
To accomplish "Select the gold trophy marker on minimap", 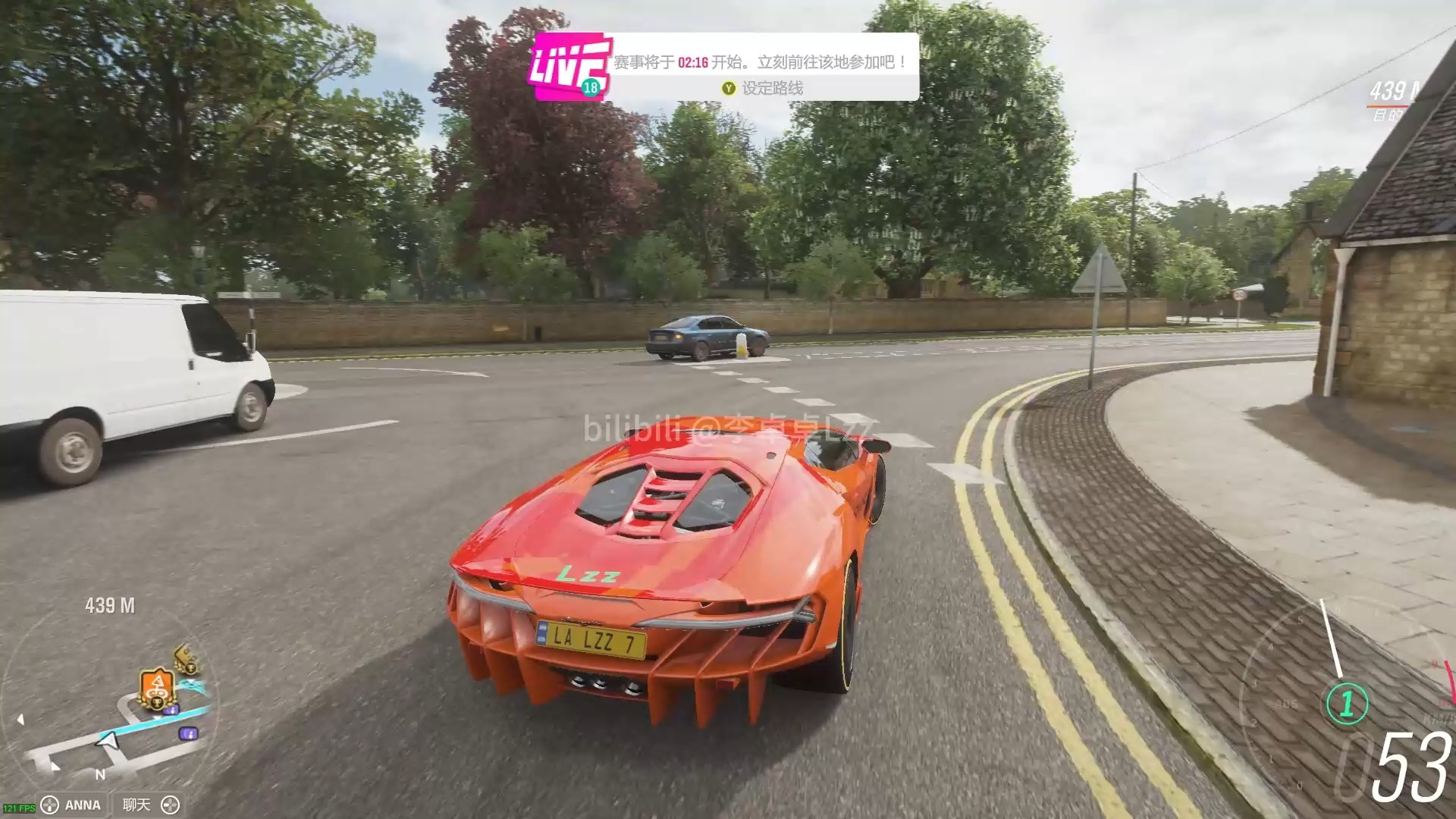I will click(x=184, y=658).
